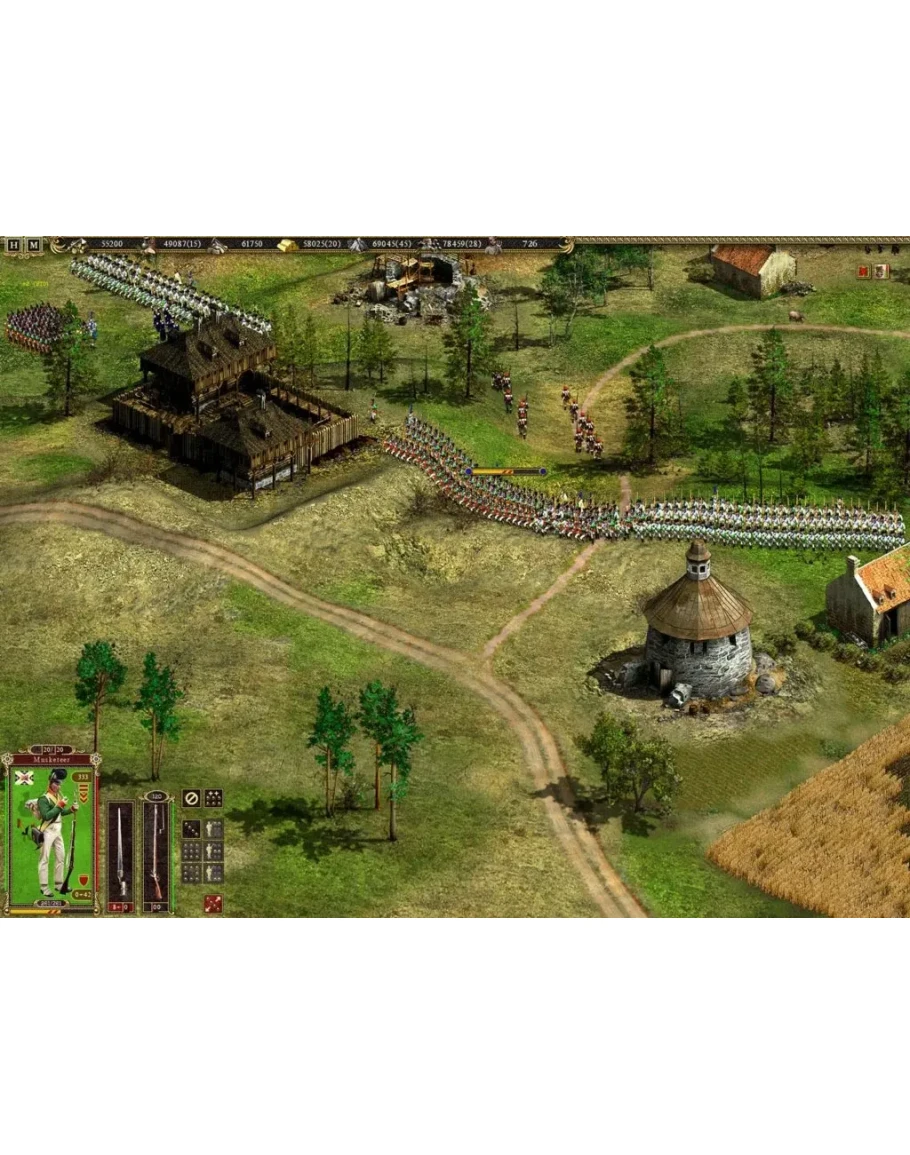Open the M menu button

34,245
